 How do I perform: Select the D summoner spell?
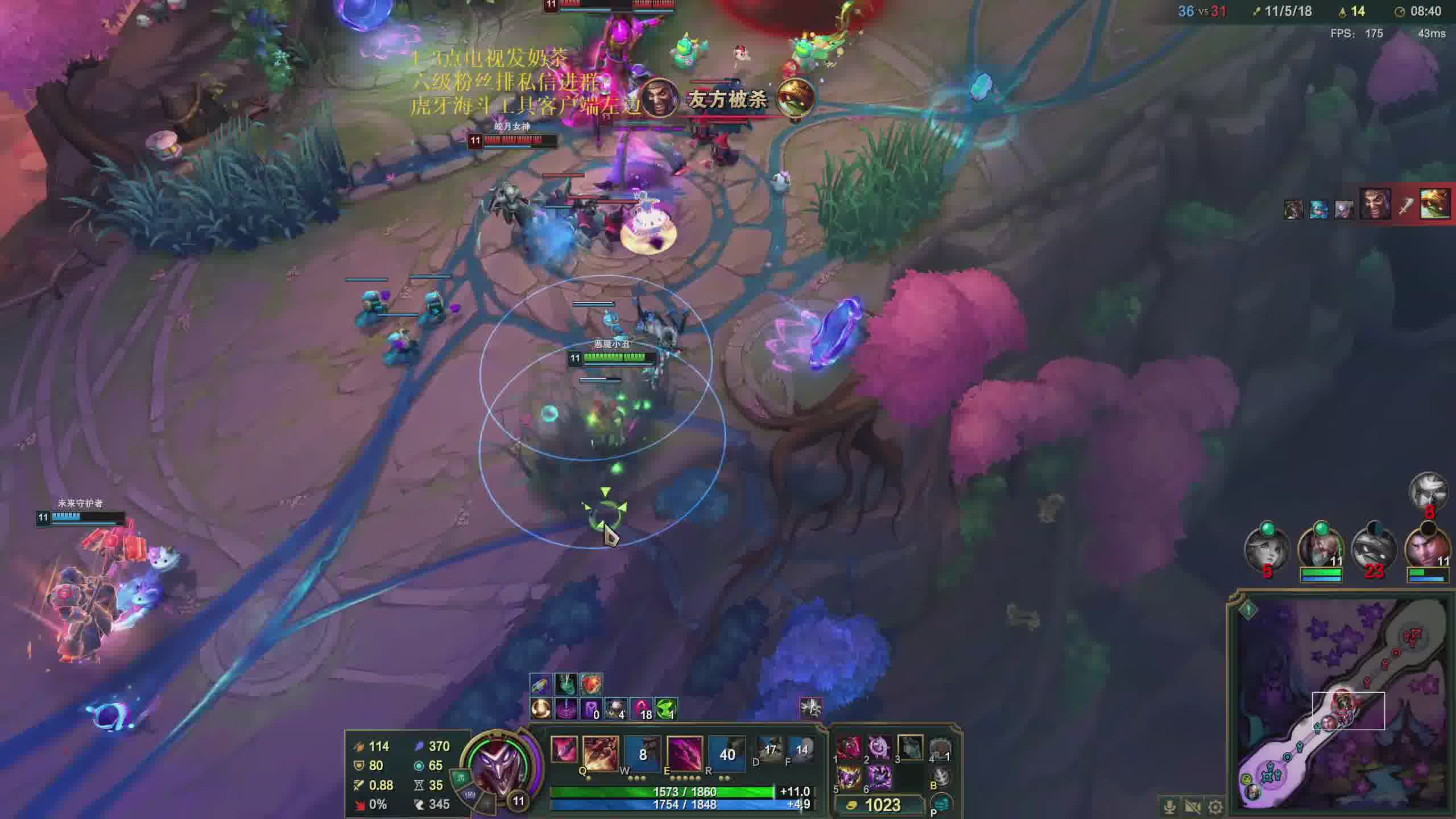click(x=770, y=751)
